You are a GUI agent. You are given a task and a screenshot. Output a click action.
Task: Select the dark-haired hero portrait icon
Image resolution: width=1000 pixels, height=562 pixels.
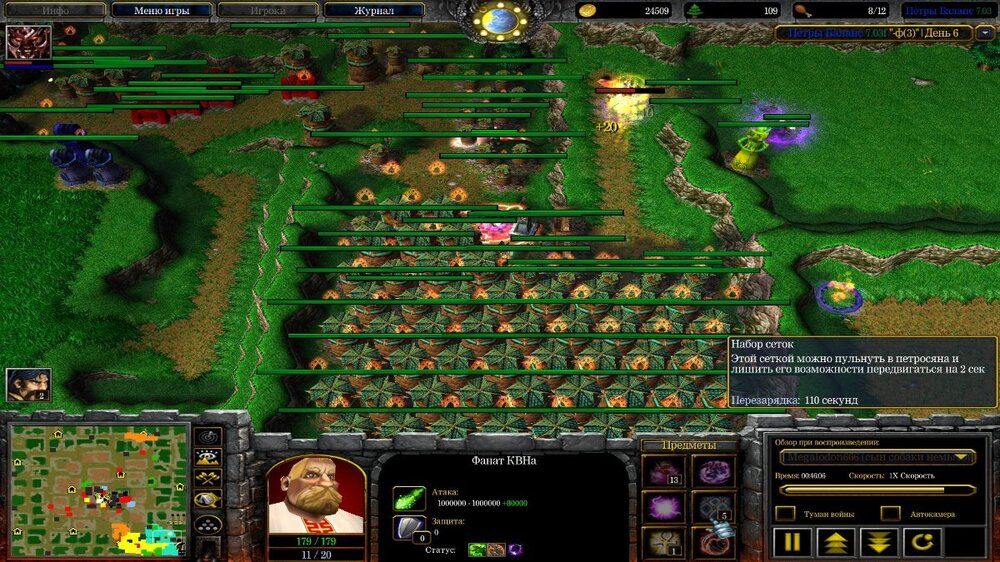tap(28, 385)
